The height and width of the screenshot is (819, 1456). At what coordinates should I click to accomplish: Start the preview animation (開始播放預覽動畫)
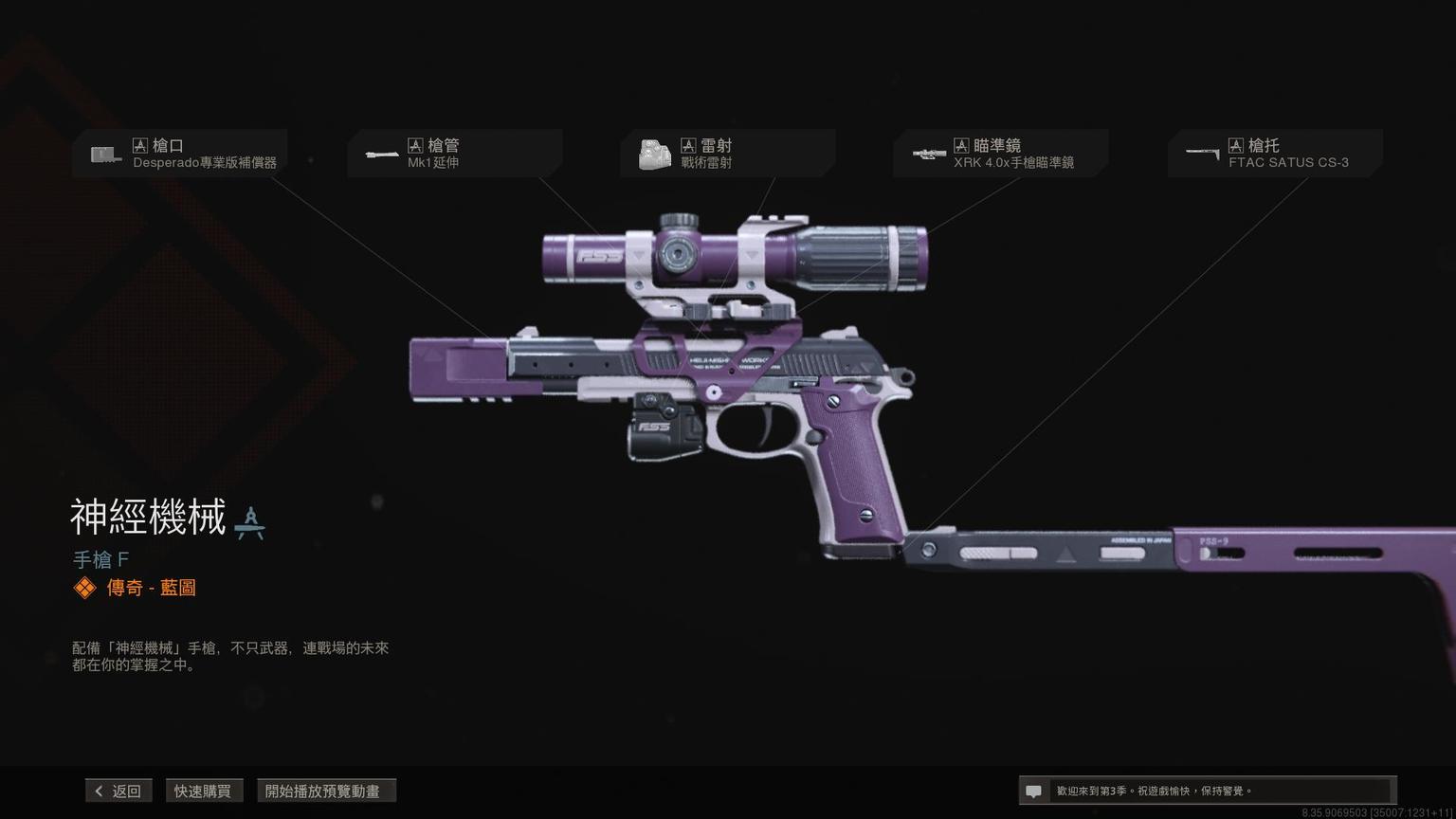tap(325, 791)
